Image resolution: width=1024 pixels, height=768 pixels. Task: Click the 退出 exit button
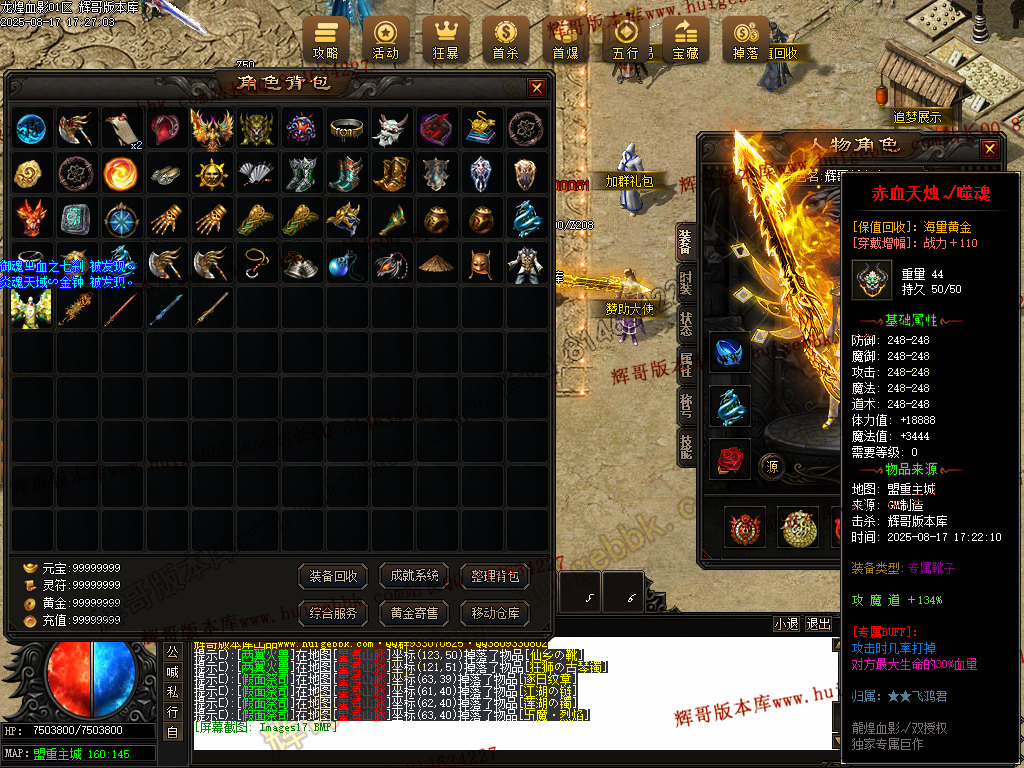click(x=819, y=624)
